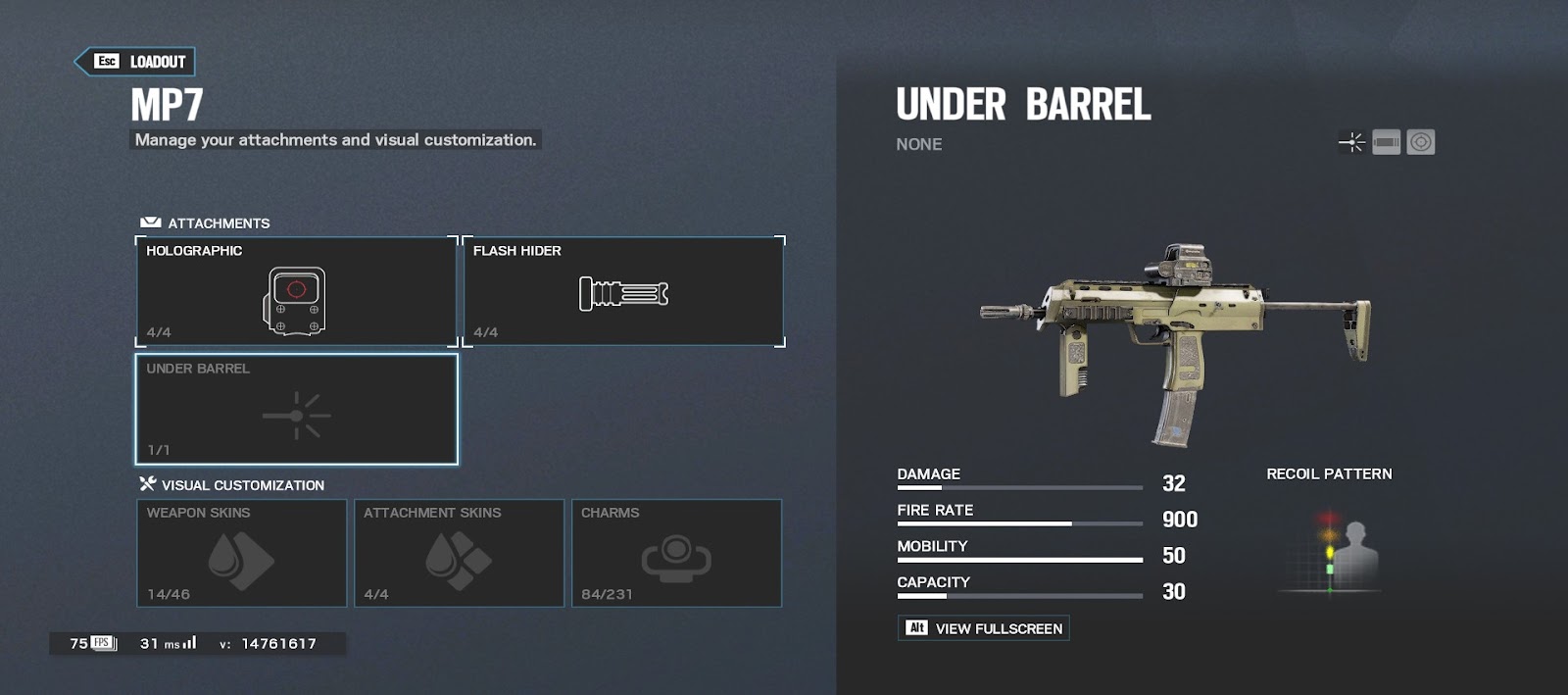Image resolution: width=1568 pixels, height=695 pixels.
Task: Browse the Charms collection
Action: 676,553
